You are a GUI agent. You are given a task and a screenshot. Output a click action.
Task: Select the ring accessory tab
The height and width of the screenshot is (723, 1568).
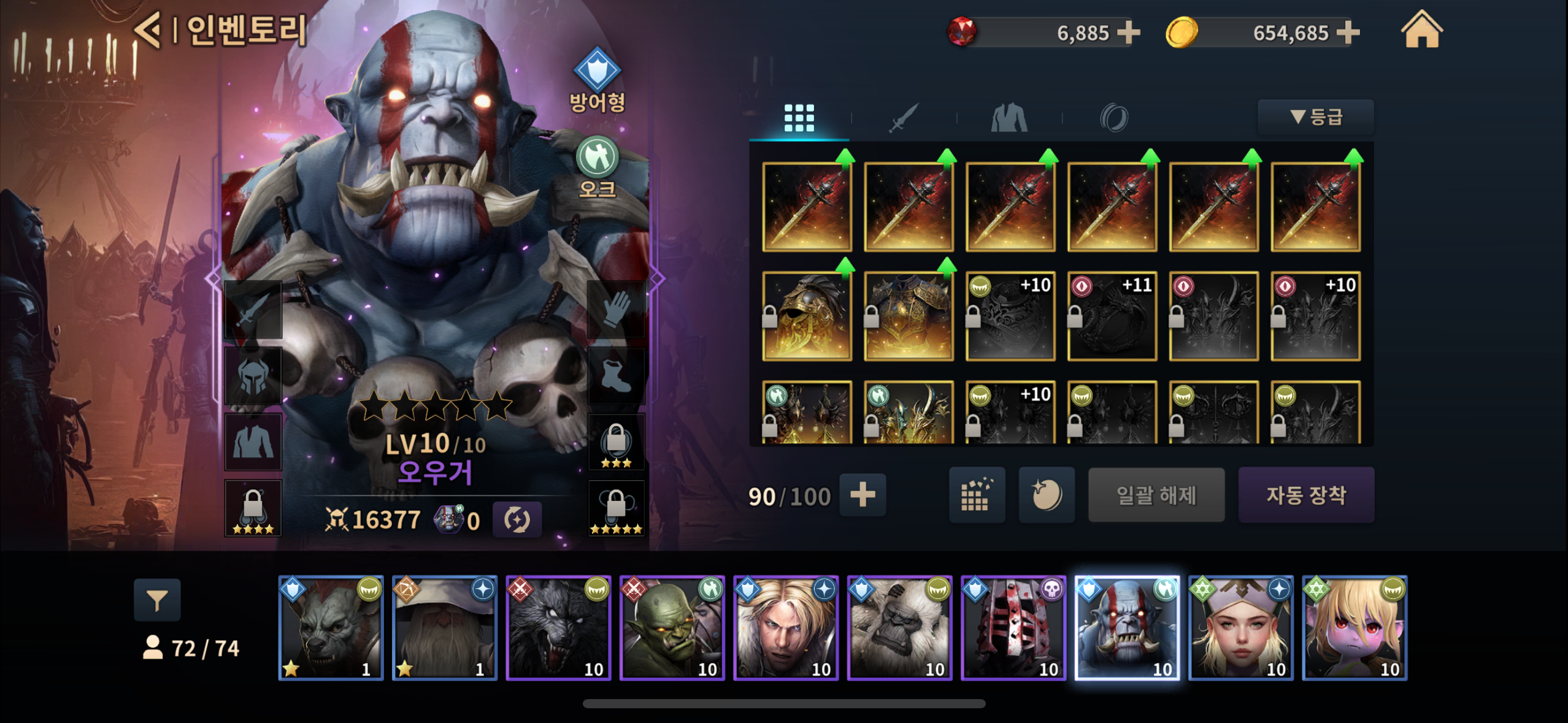[1113, 118]
